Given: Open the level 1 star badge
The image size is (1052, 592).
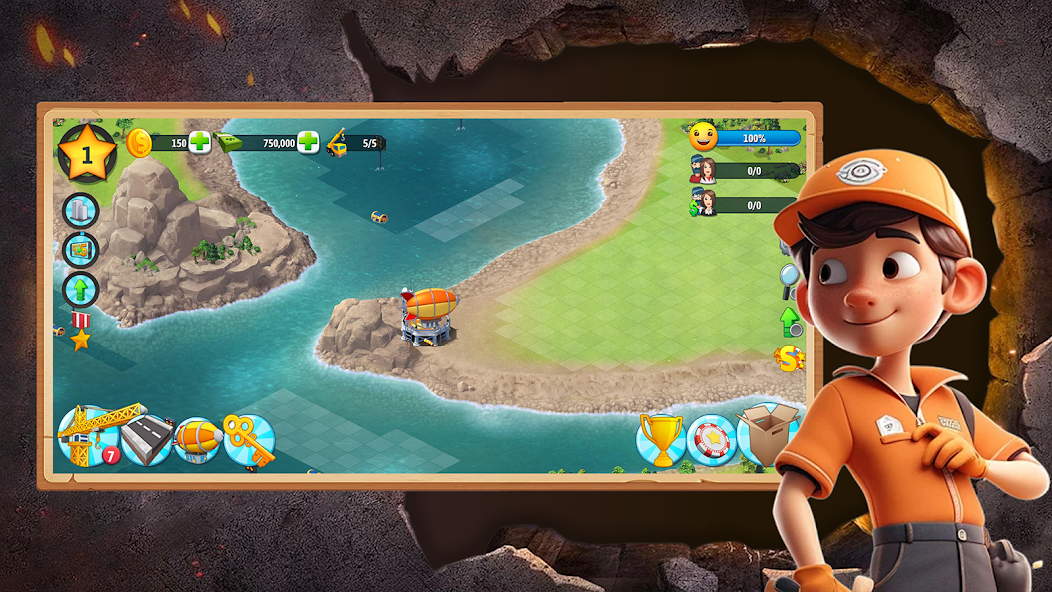Looking at the screenshot, I should 86,154.
